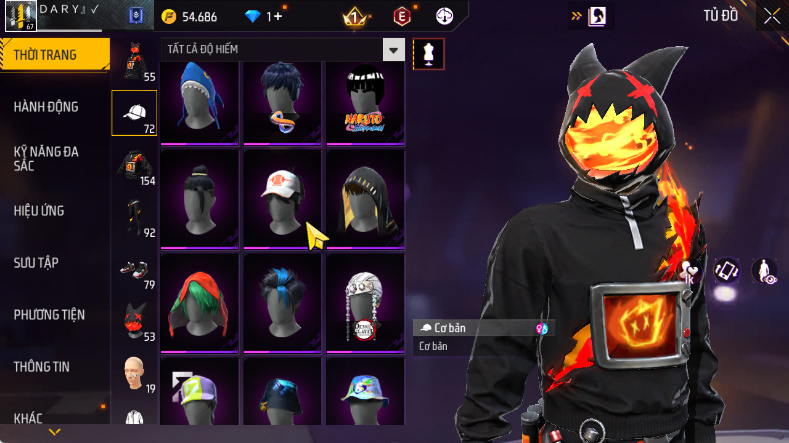The height and width of the screenshot is (443, 789).
Task: Close the wardrobe screen
Action: (x=772, y=16)
